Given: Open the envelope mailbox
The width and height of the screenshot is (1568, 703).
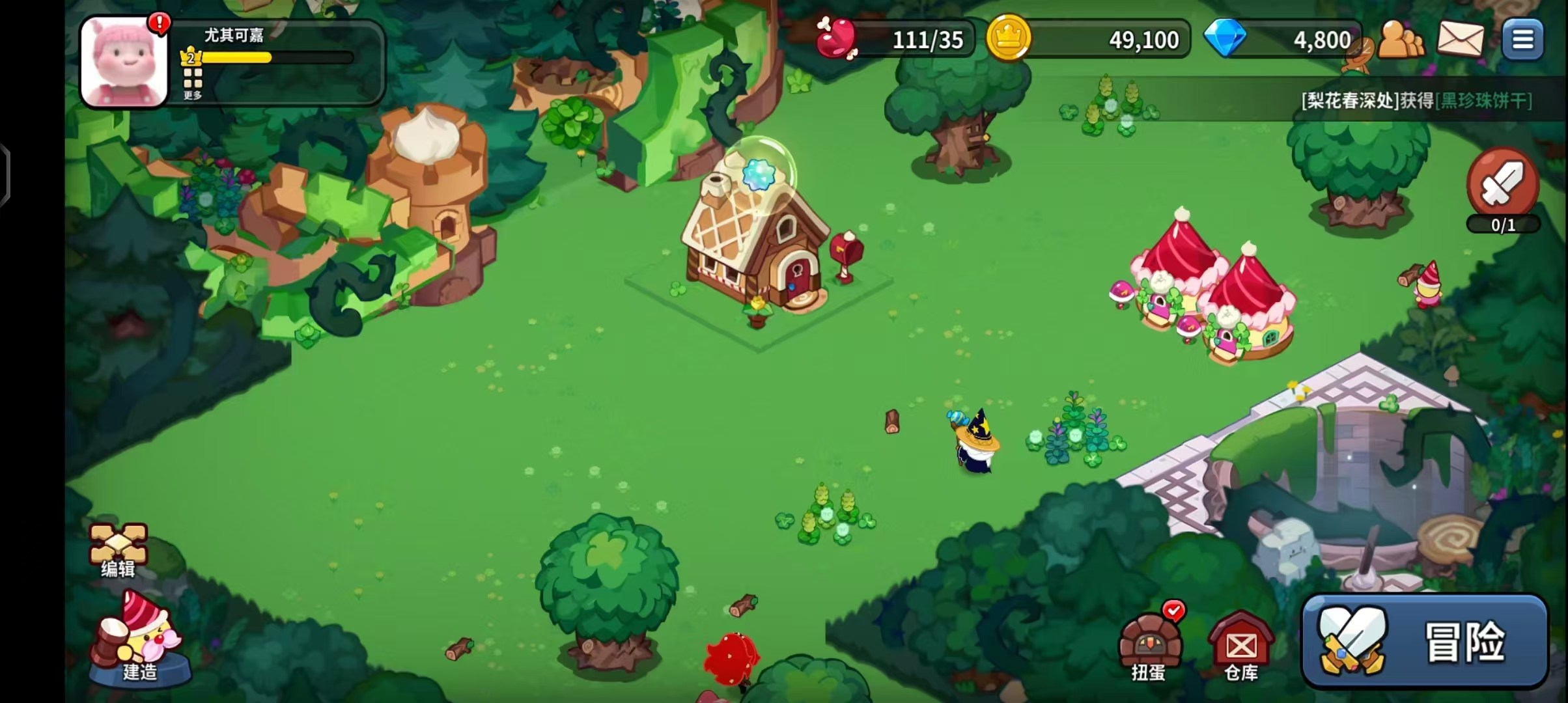Looking at the screenshot, I should click(x=1460, y=39).
